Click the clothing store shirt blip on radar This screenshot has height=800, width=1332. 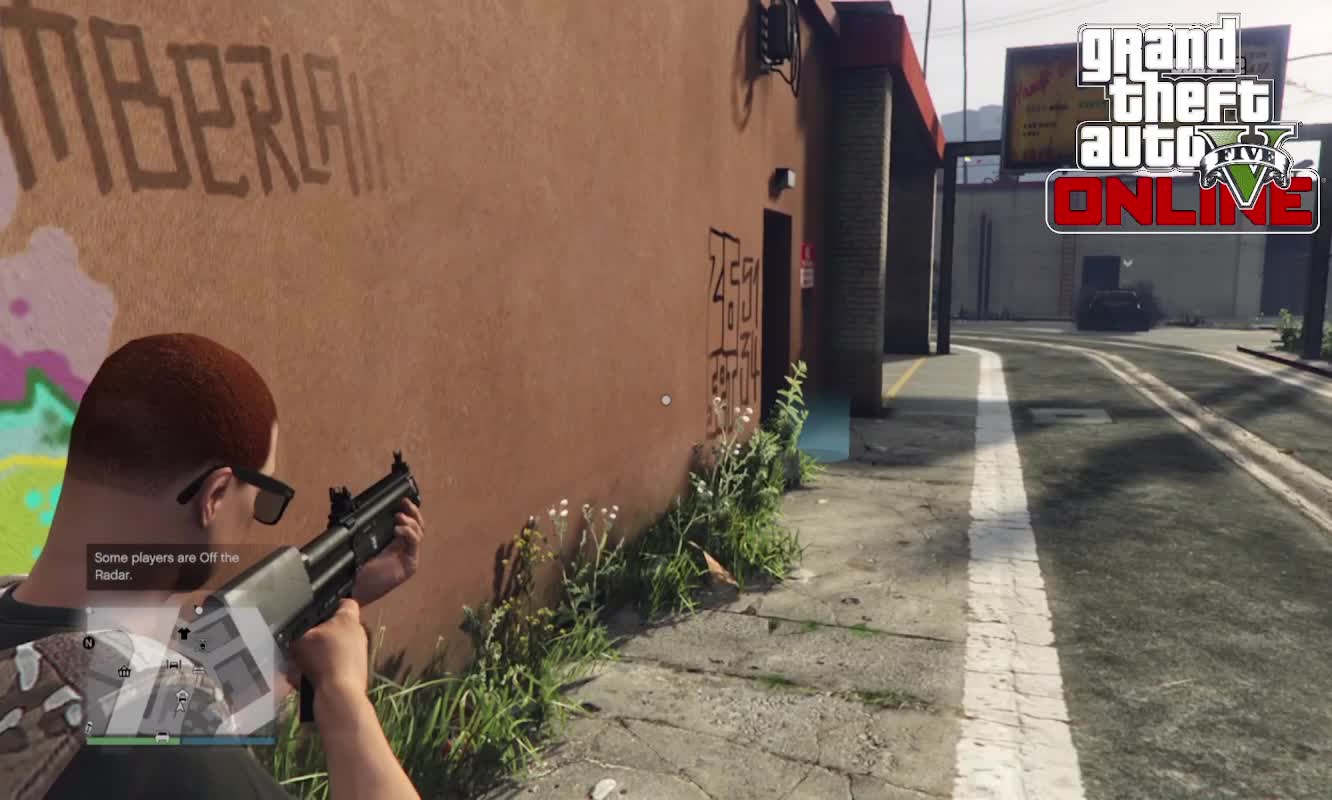click(184, 633)
